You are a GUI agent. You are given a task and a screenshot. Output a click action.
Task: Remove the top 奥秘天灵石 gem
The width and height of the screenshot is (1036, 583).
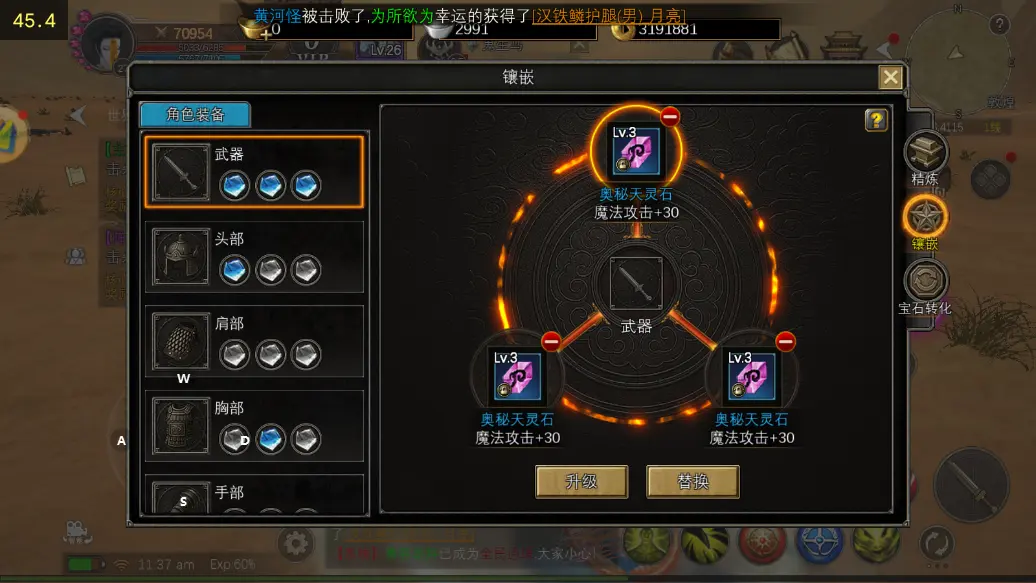pyautogui.click(x=670, y=117)
